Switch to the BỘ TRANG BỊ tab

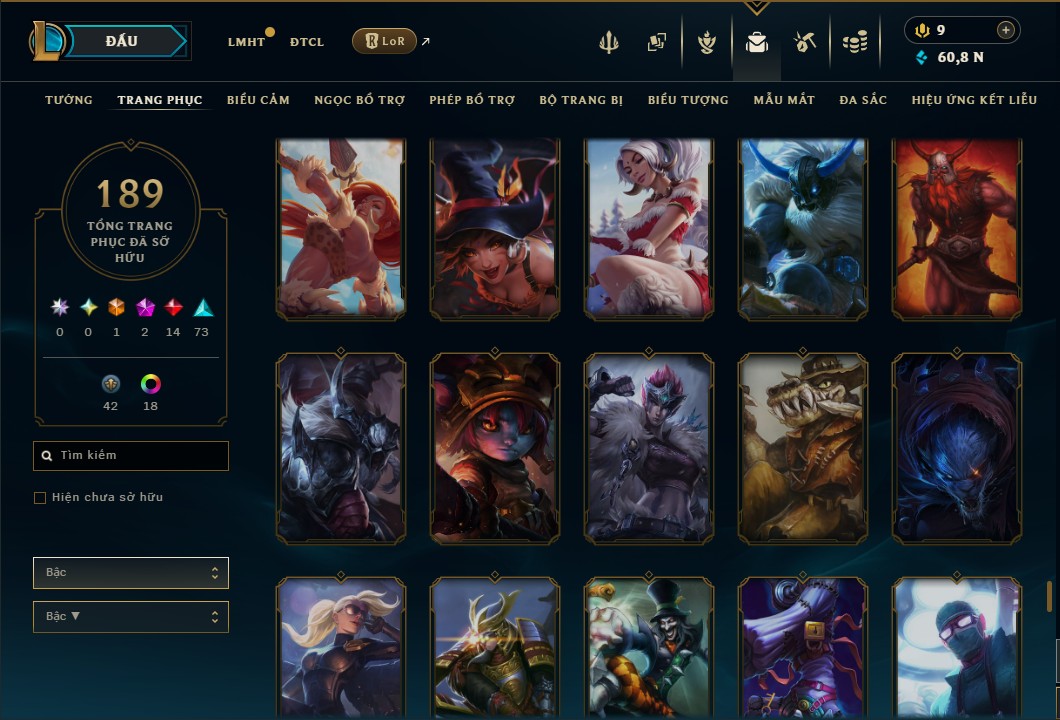(581, 100)
